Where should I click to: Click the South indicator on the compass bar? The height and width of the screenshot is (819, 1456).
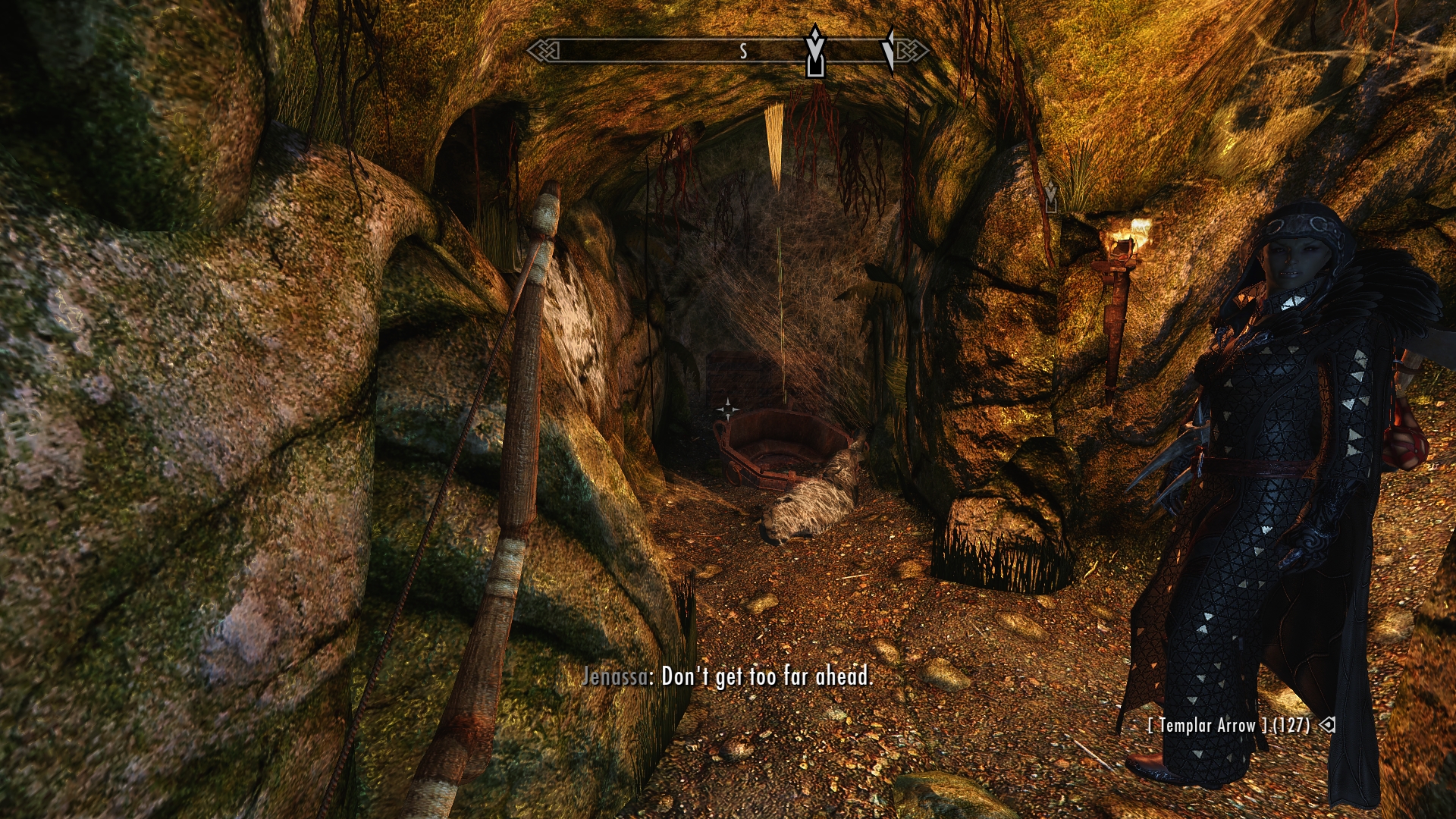[x=743, y=51]
